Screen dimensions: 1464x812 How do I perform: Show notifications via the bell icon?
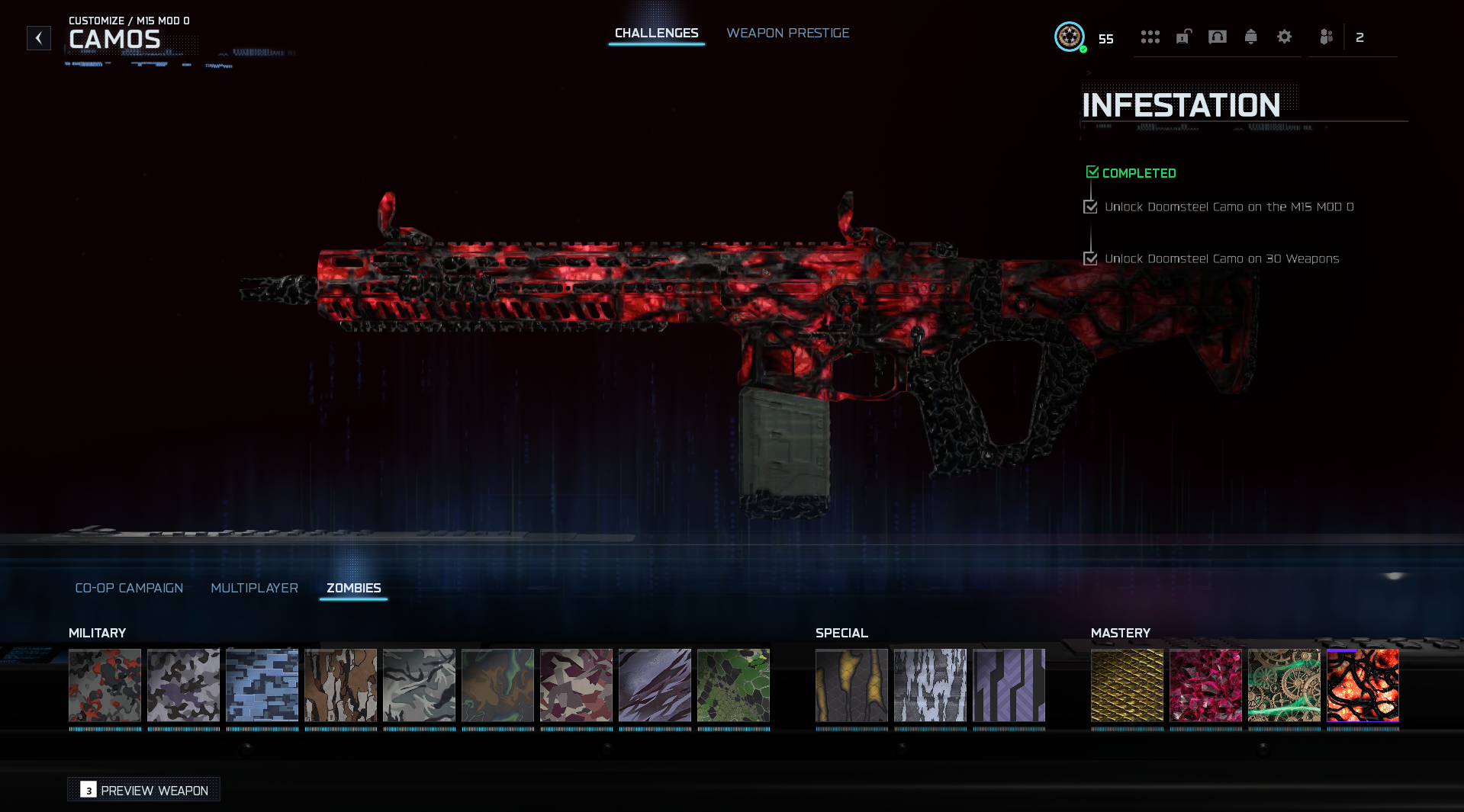pos(1250,37)
